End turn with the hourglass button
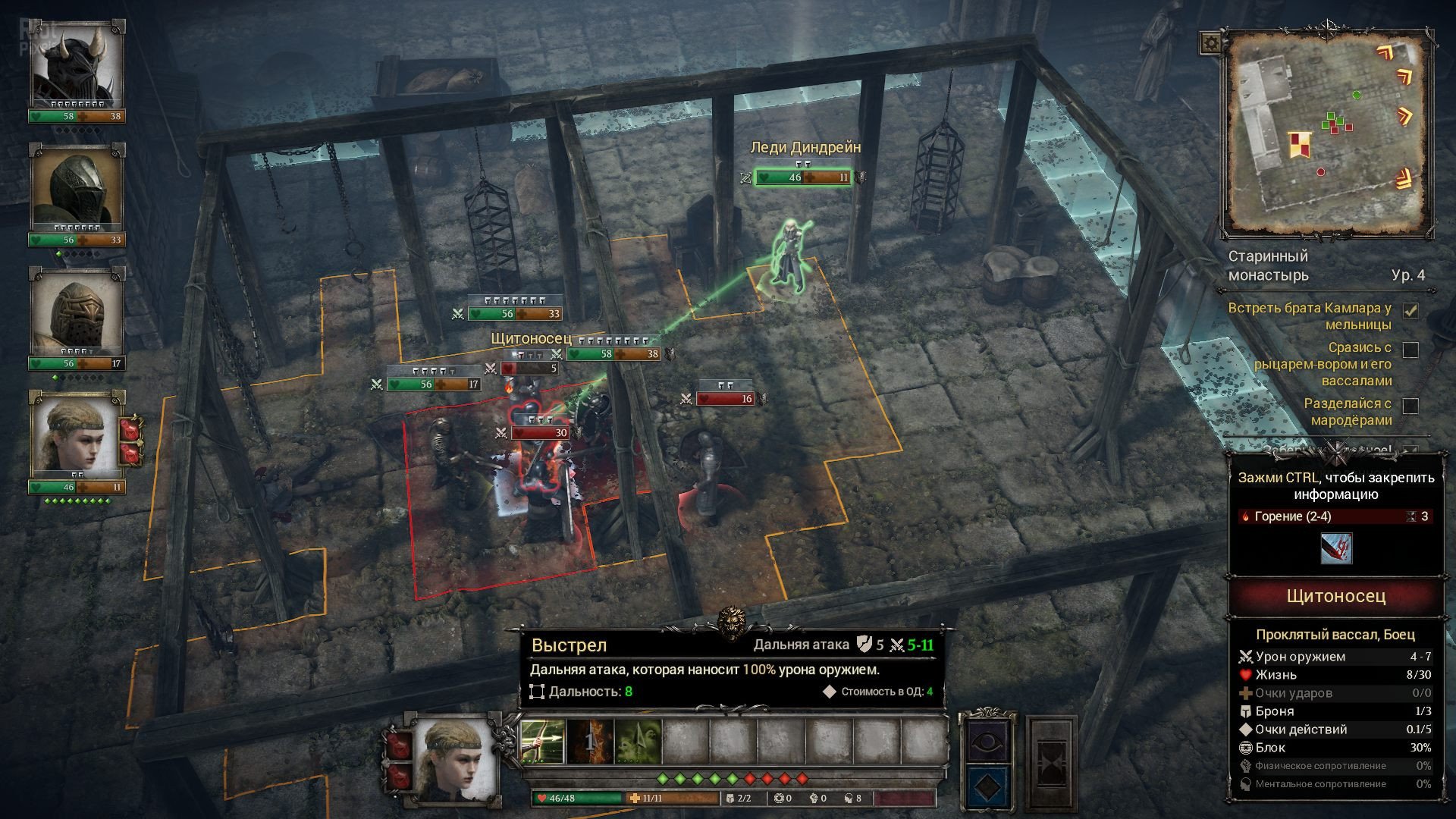Viewport: 1456px width, 819px height. [1051, 762]
